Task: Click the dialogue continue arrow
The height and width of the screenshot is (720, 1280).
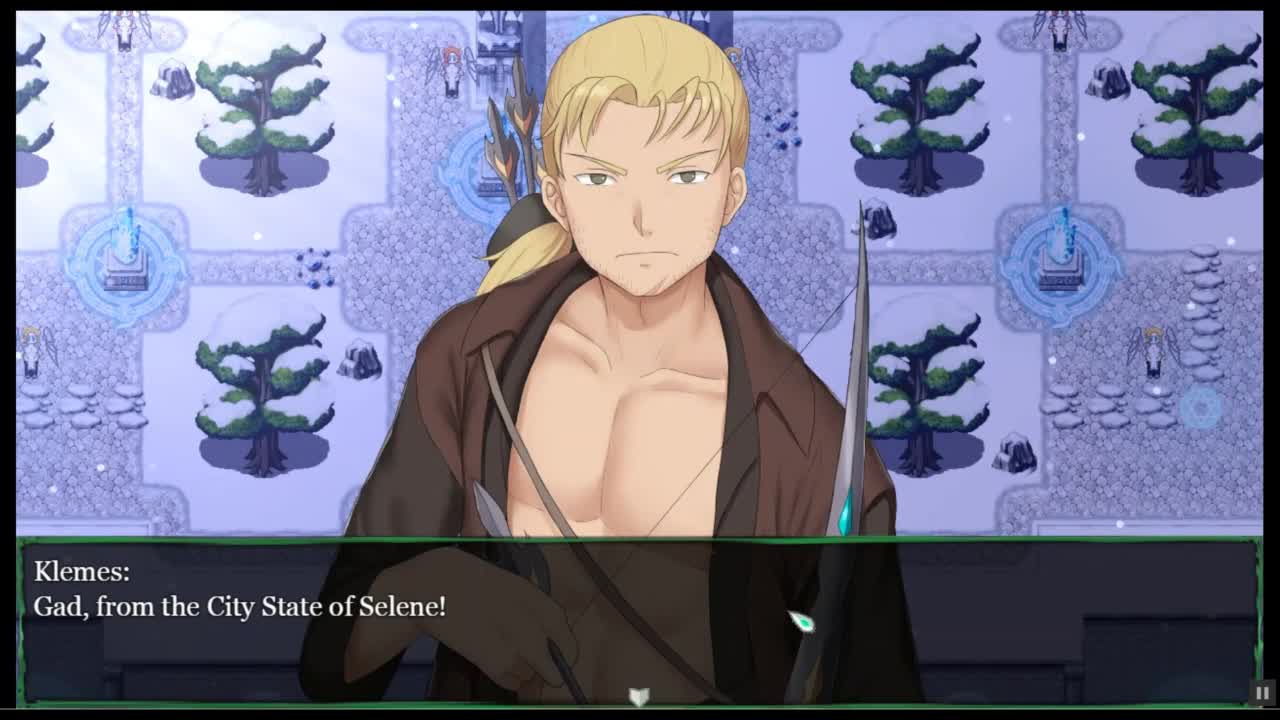Action: [x=639, y=695]
